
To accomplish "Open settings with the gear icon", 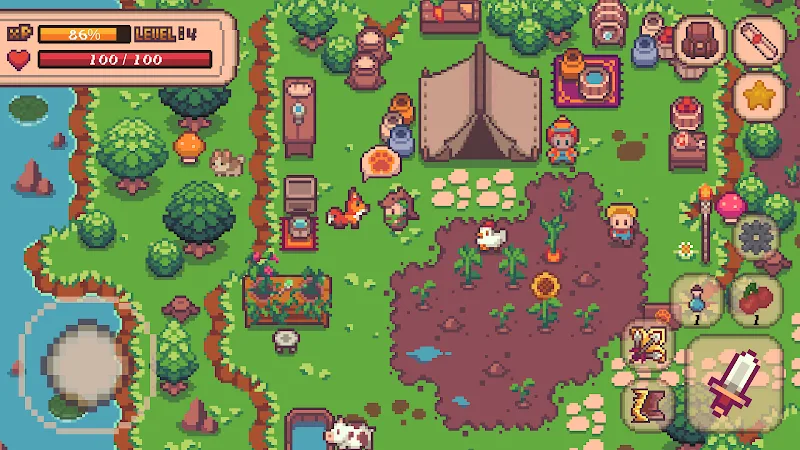I will (757, 239).
